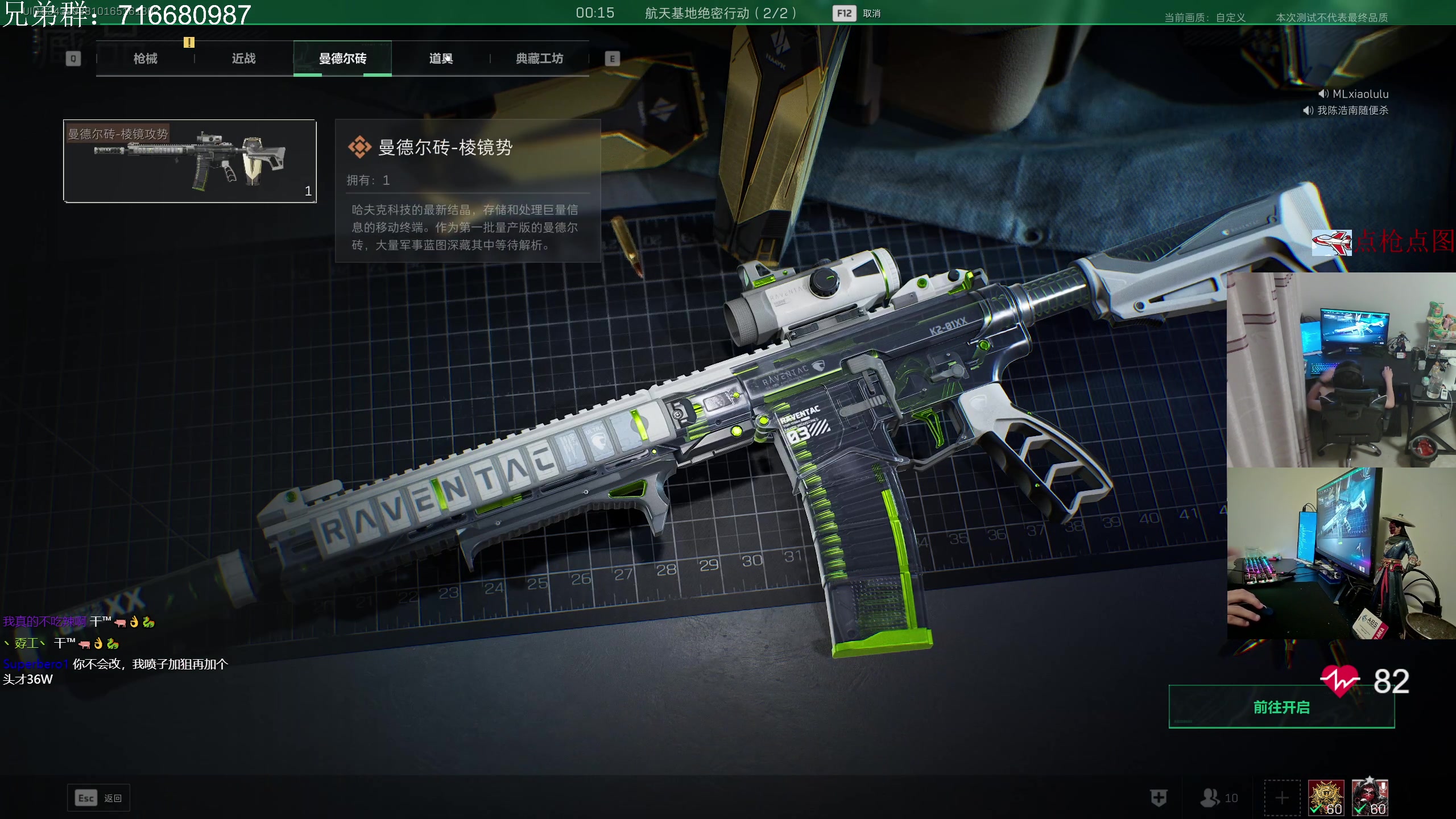Go to the 道具 tab
This screenshot has height=819, width=1456.
(441, 59)
